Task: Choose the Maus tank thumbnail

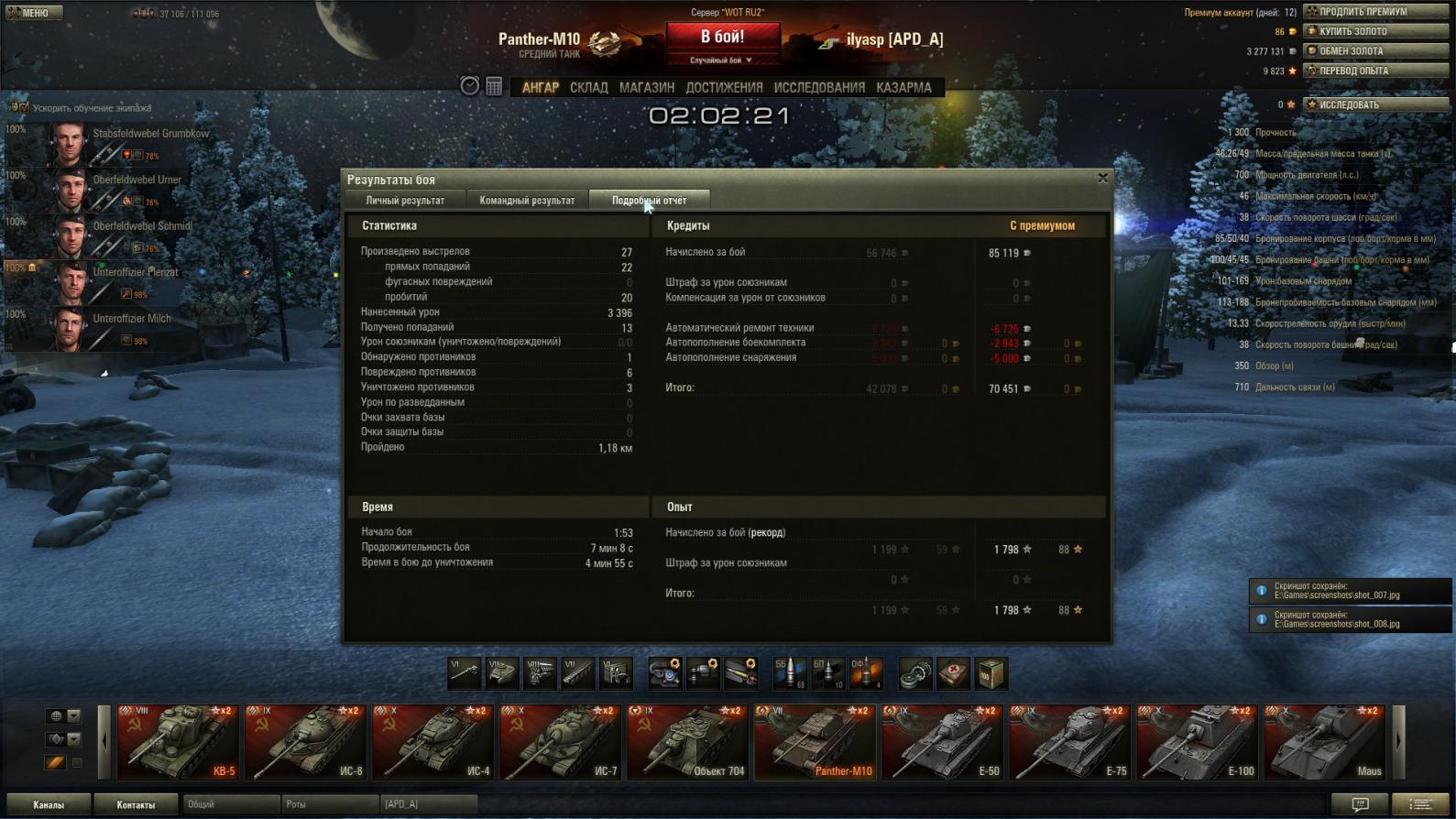Action: pos(1324,742)
